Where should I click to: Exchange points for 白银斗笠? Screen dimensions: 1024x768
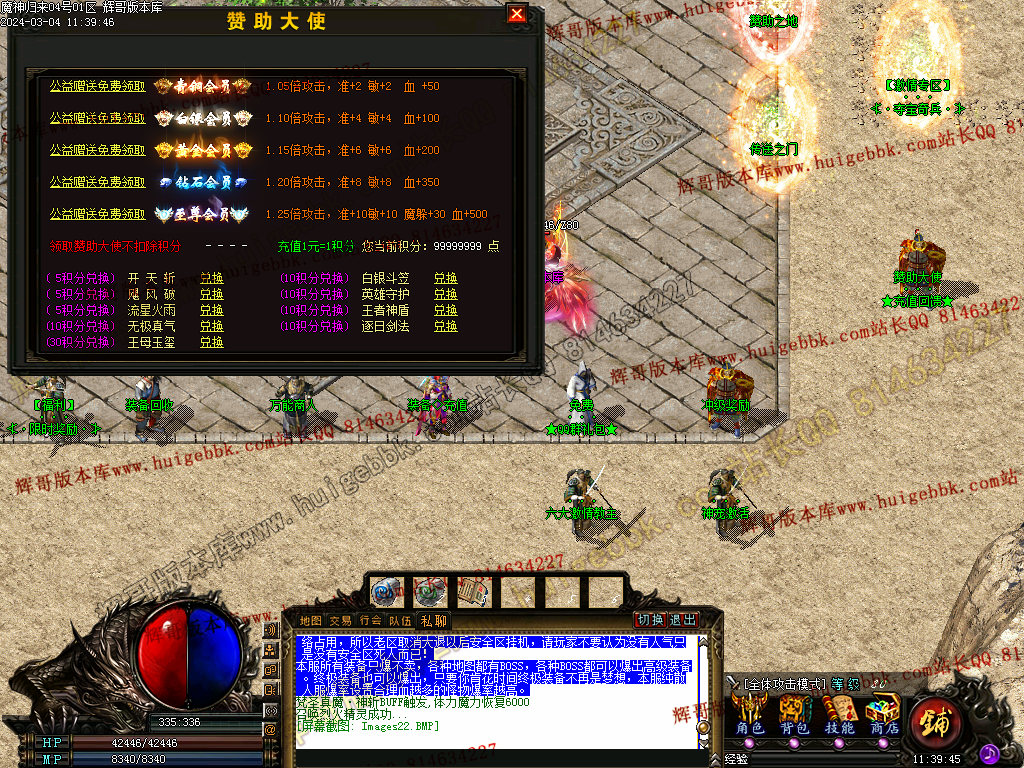(445, 278)
